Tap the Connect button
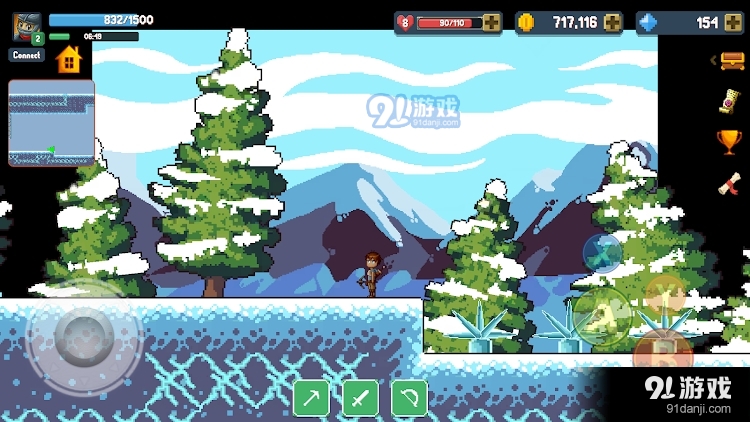Image resolution: width=750 pixels, height=422 pixels. coord(27,56)
